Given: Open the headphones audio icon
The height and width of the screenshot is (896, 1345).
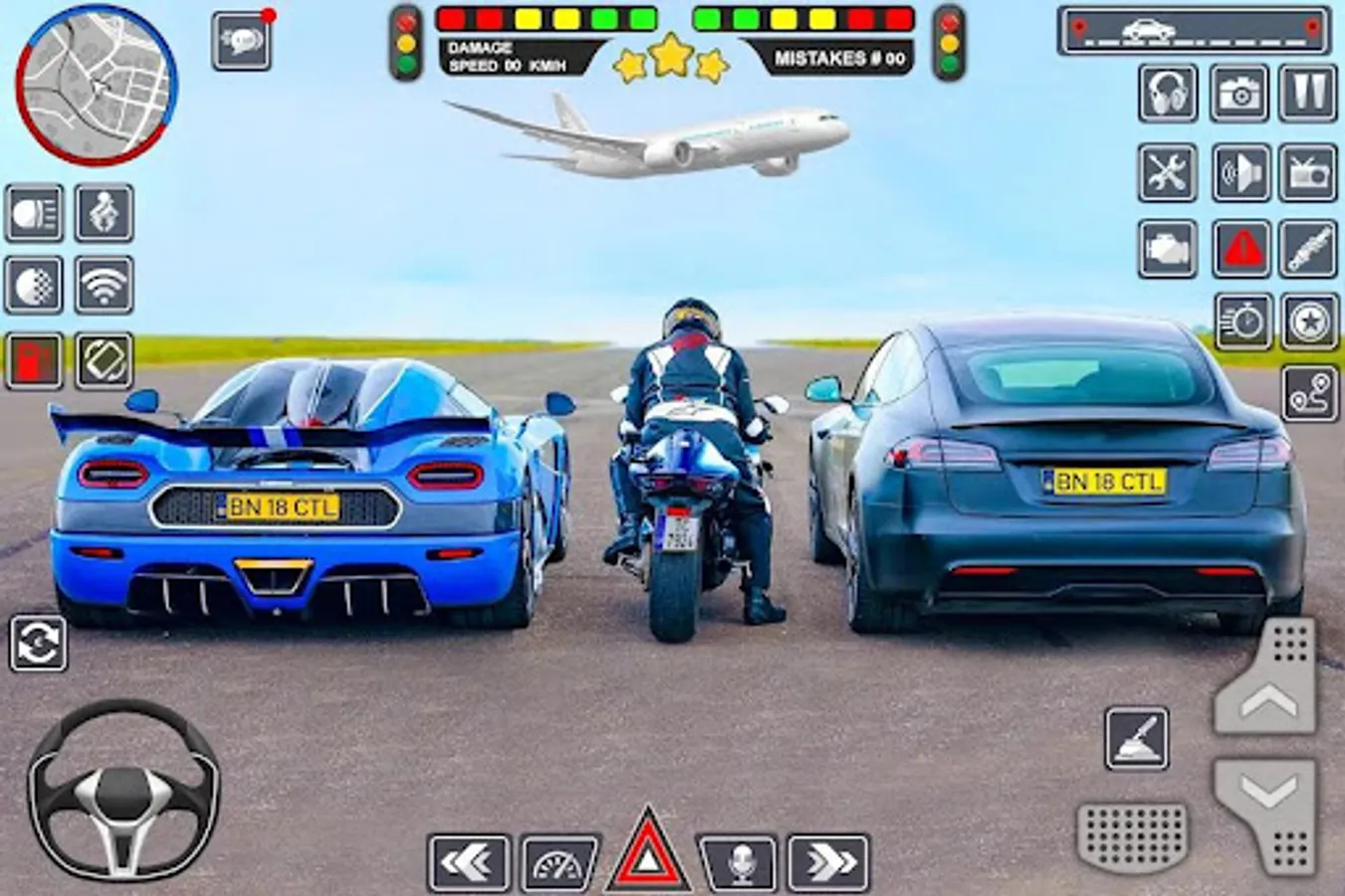Looking at the screenshot, I should click(1168, 94).
